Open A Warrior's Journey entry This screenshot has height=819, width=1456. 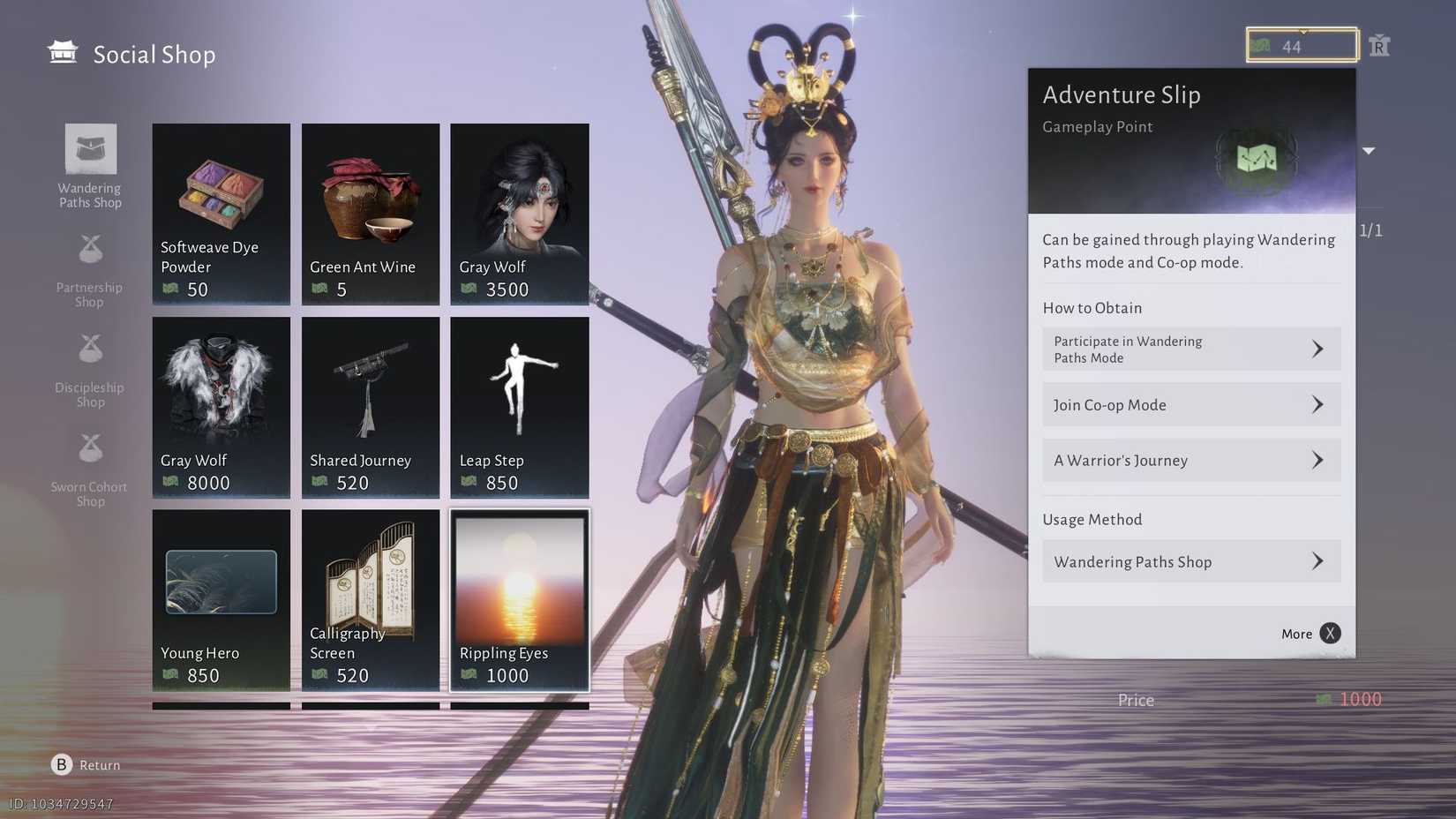[1191, 461]
